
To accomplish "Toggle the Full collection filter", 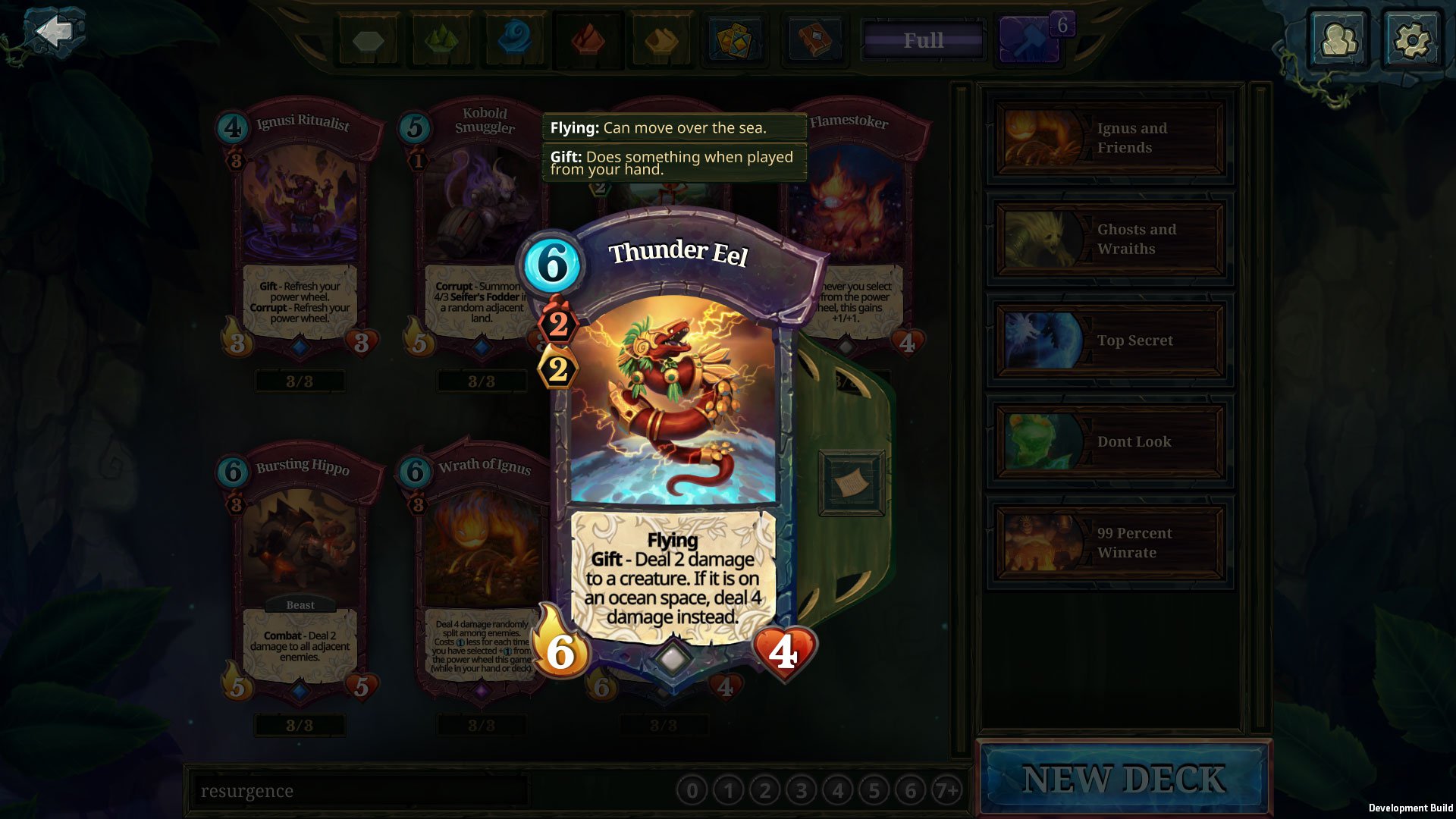I will 923,40.
